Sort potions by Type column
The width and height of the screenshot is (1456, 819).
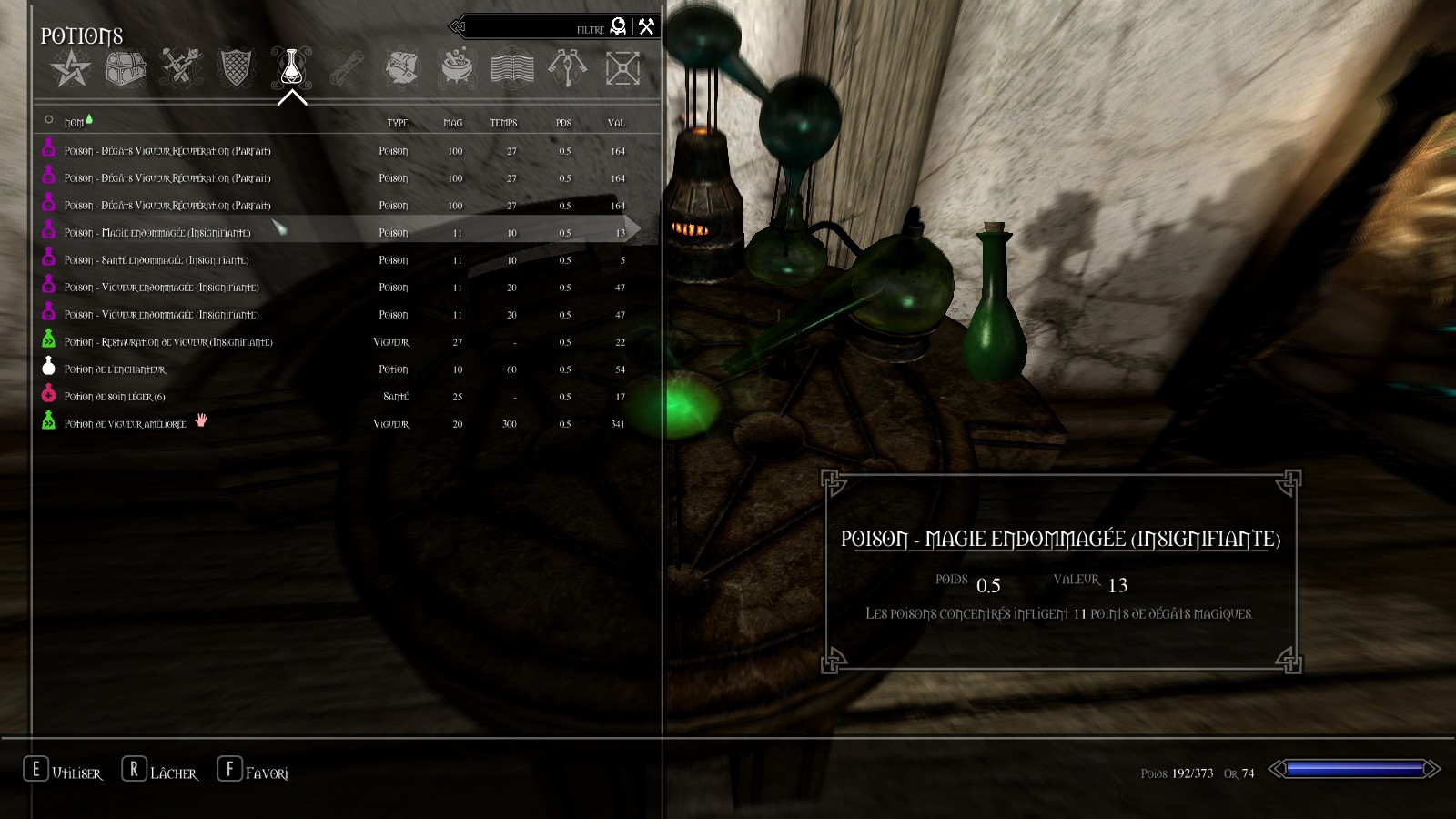[x=397, y=123]
